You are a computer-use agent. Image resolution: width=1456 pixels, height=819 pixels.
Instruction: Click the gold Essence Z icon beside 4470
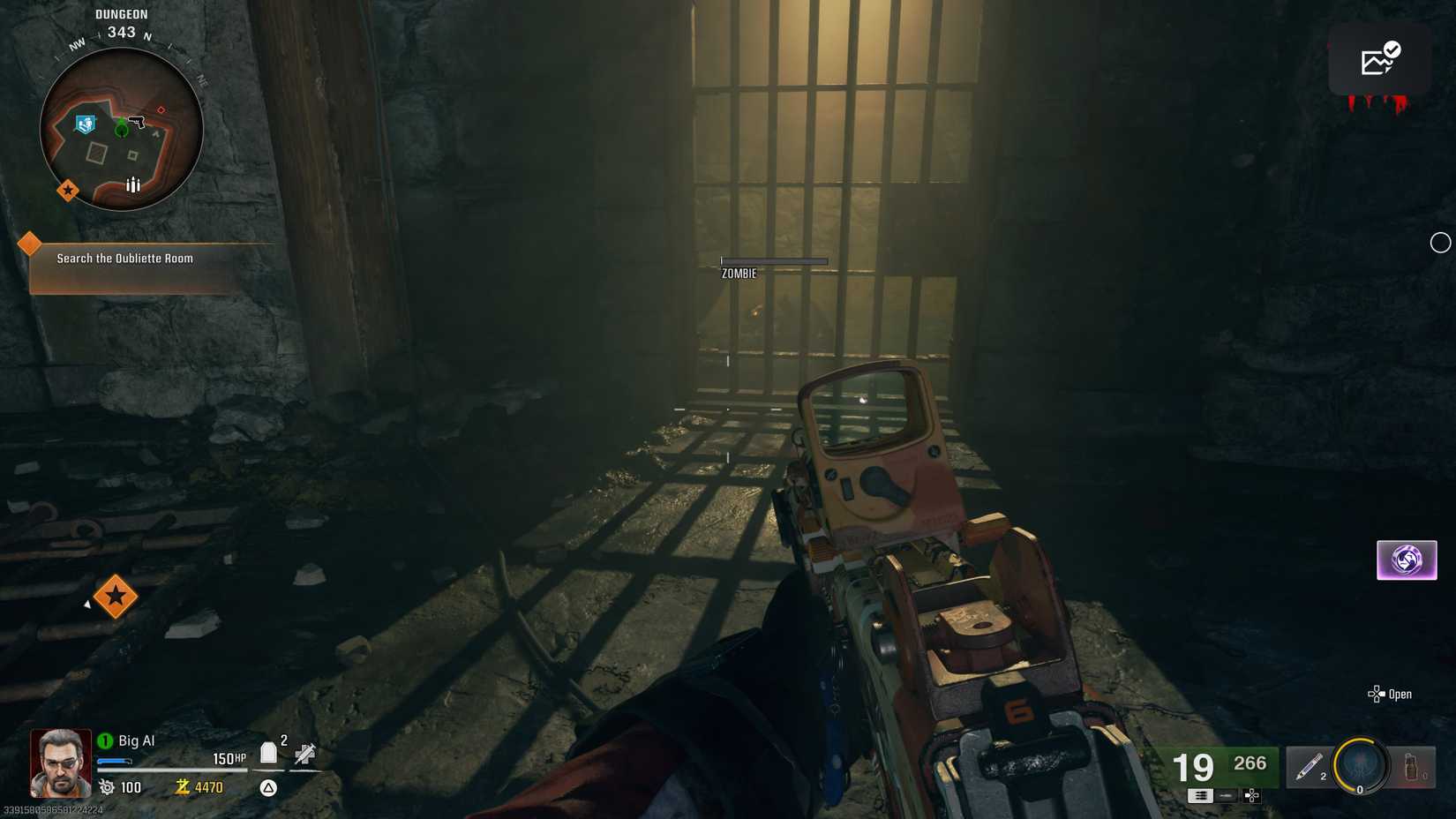pos(183,787)
